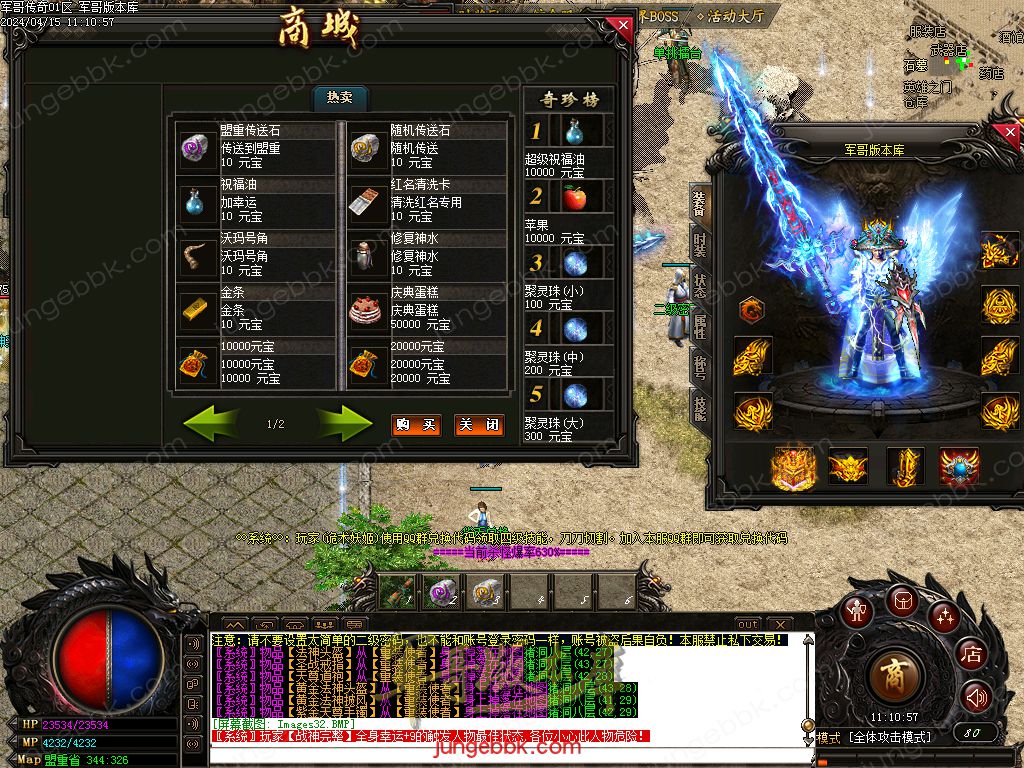Go to the next shop page arrow

[343, 424]
